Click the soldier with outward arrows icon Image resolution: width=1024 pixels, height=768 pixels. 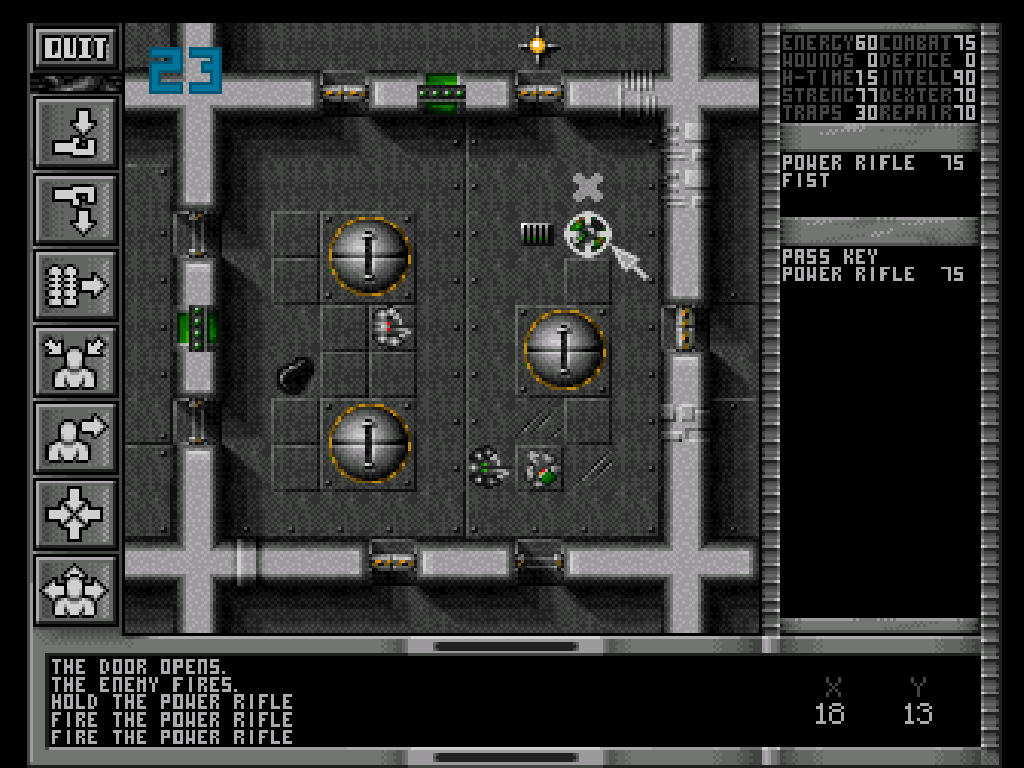(x=76, y=590)
